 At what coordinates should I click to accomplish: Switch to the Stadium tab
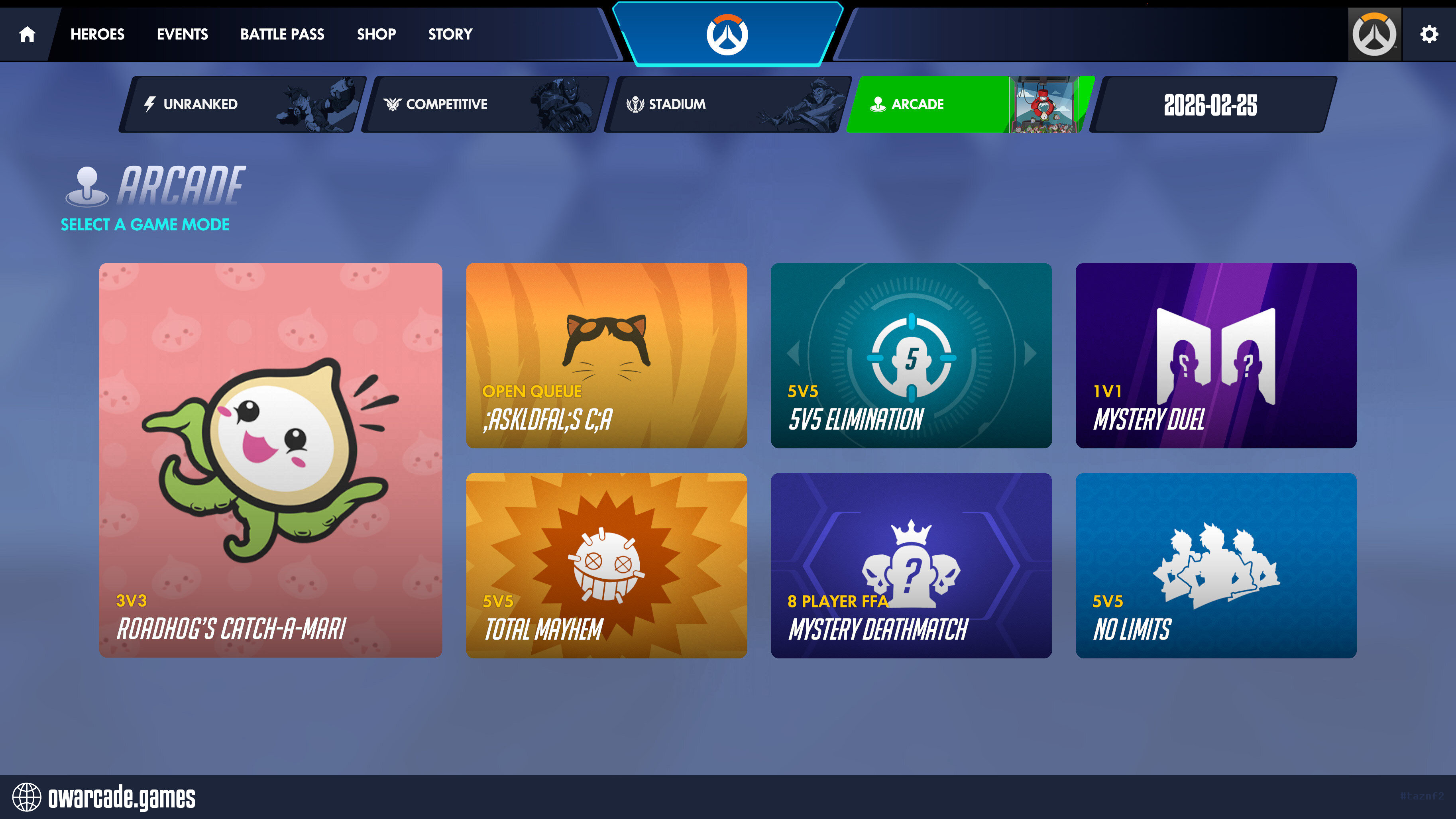point(727,104)
